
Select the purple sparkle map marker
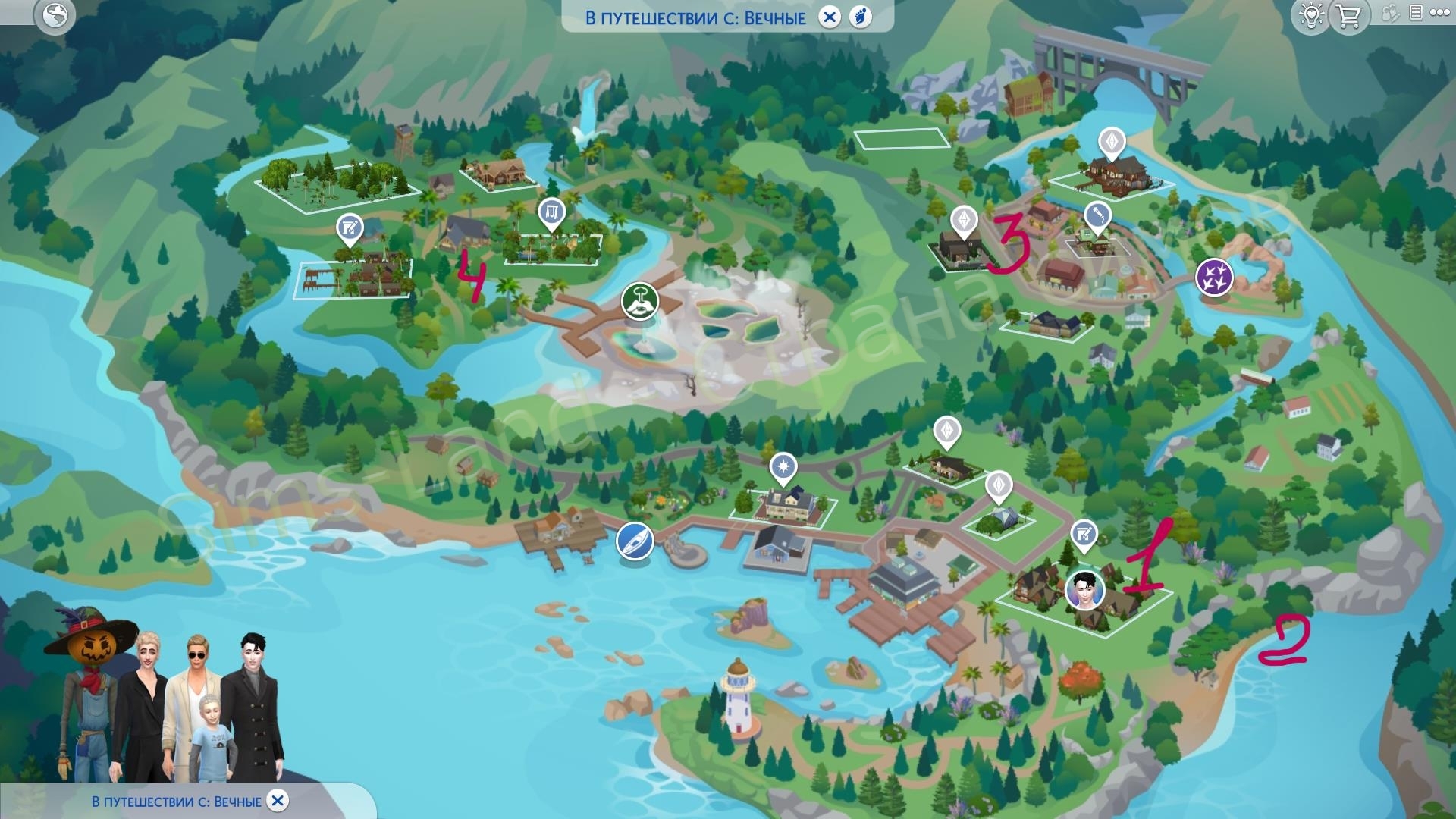click(x=1214, y=277)
